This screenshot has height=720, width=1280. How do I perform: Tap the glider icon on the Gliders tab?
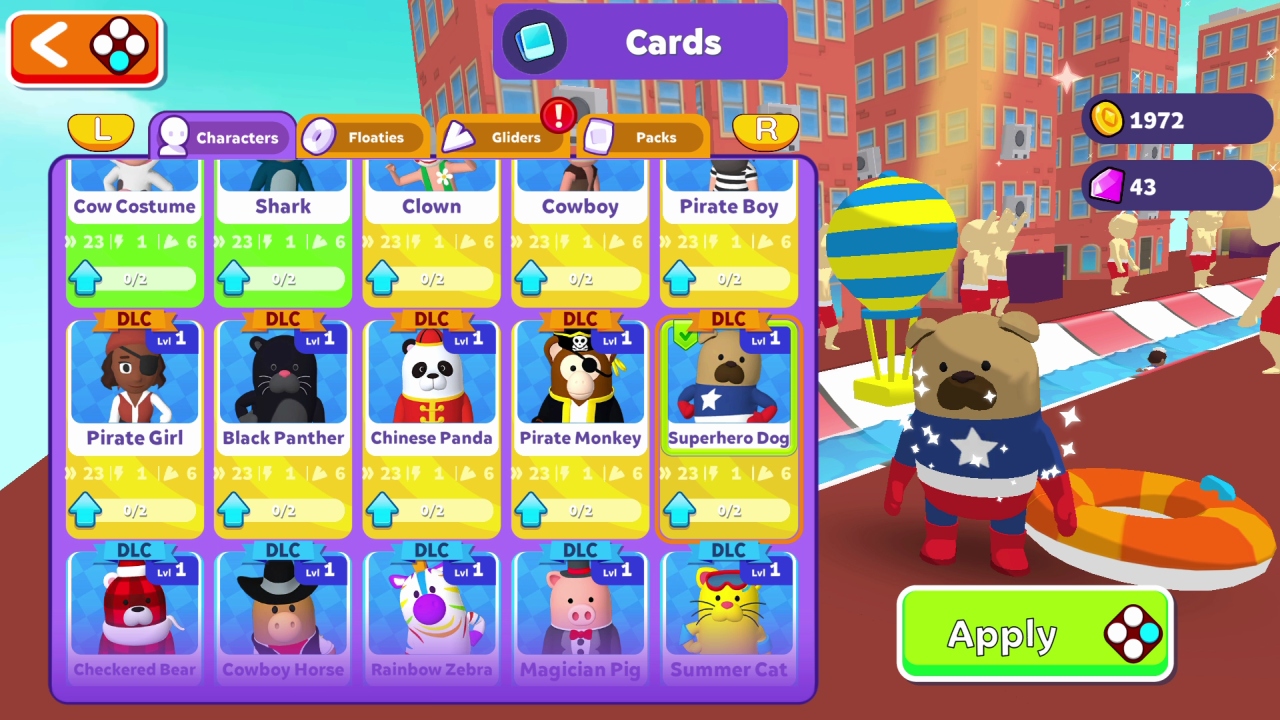[459, 134]
